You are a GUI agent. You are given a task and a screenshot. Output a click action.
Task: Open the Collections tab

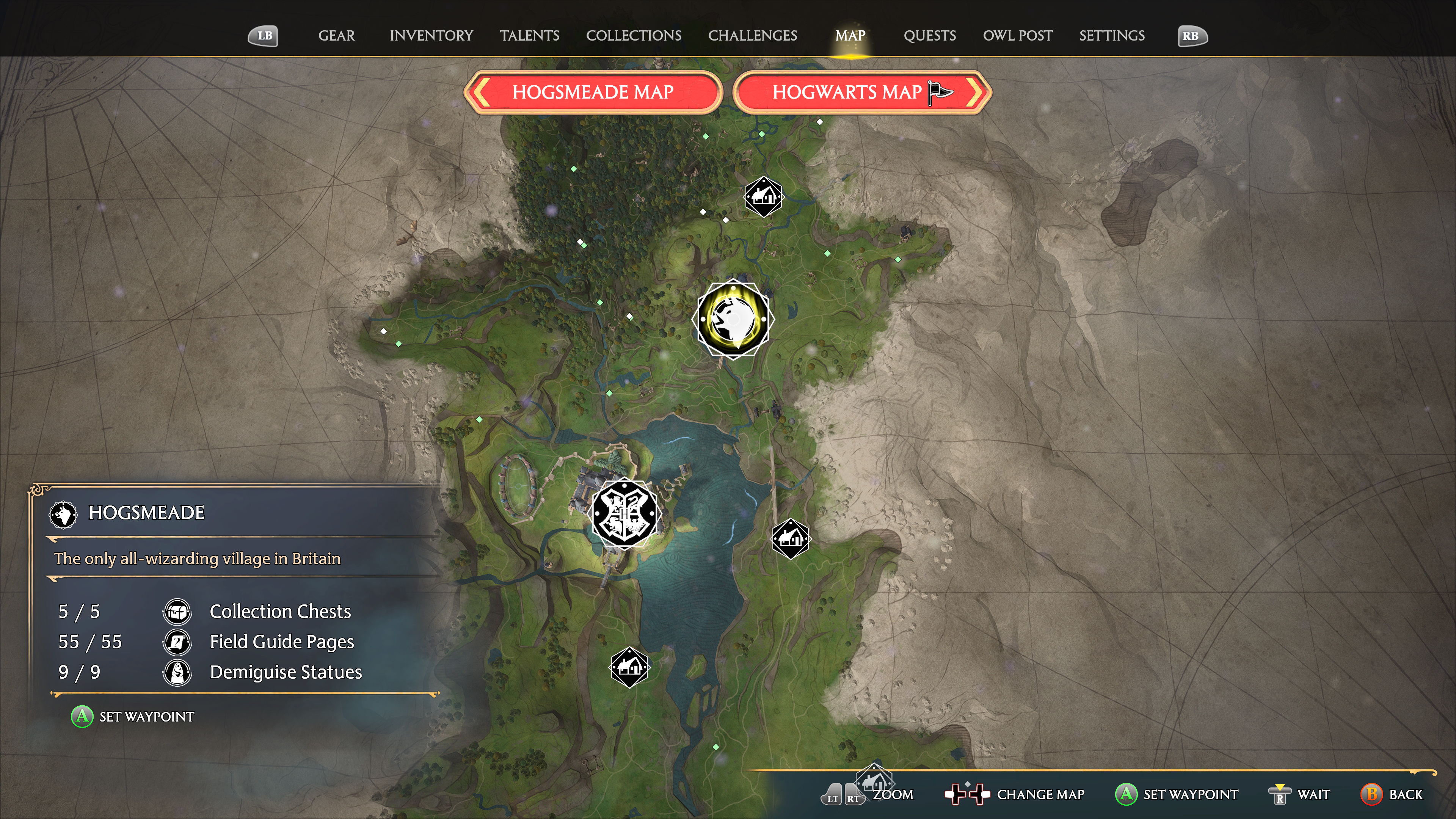tap(633, 36)
